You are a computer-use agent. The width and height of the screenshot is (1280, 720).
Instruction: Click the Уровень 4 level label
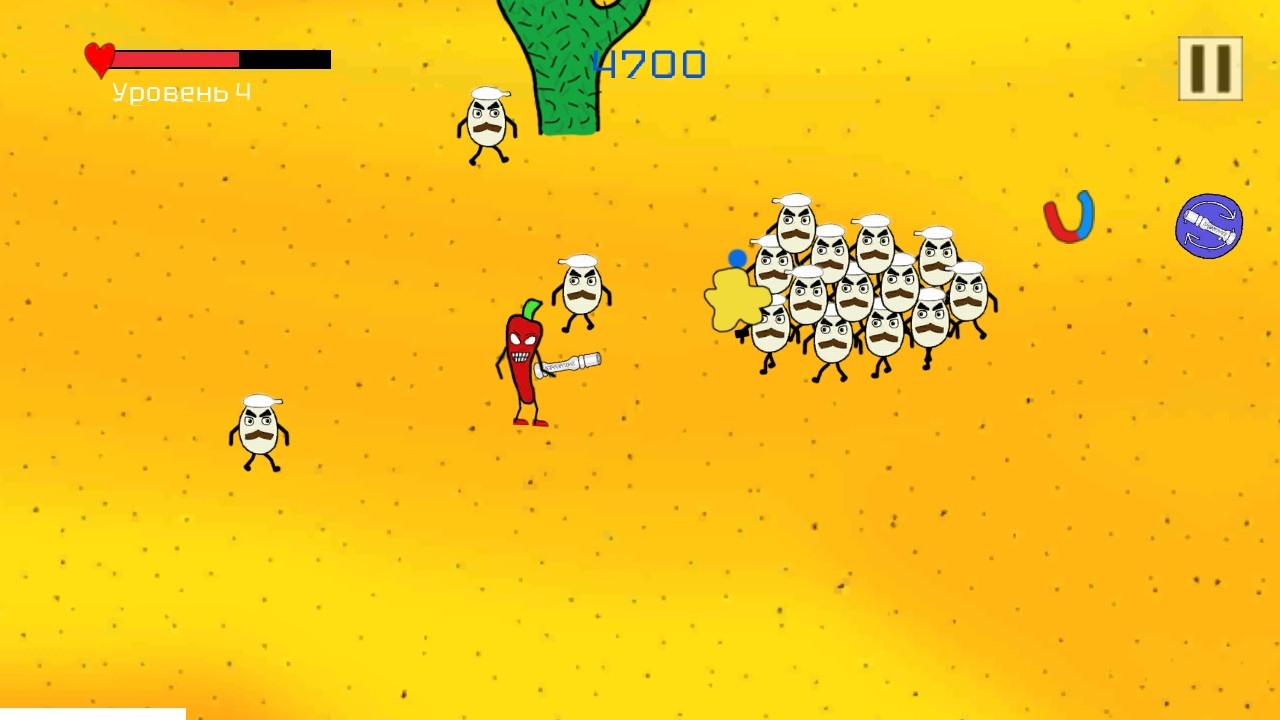180,92
